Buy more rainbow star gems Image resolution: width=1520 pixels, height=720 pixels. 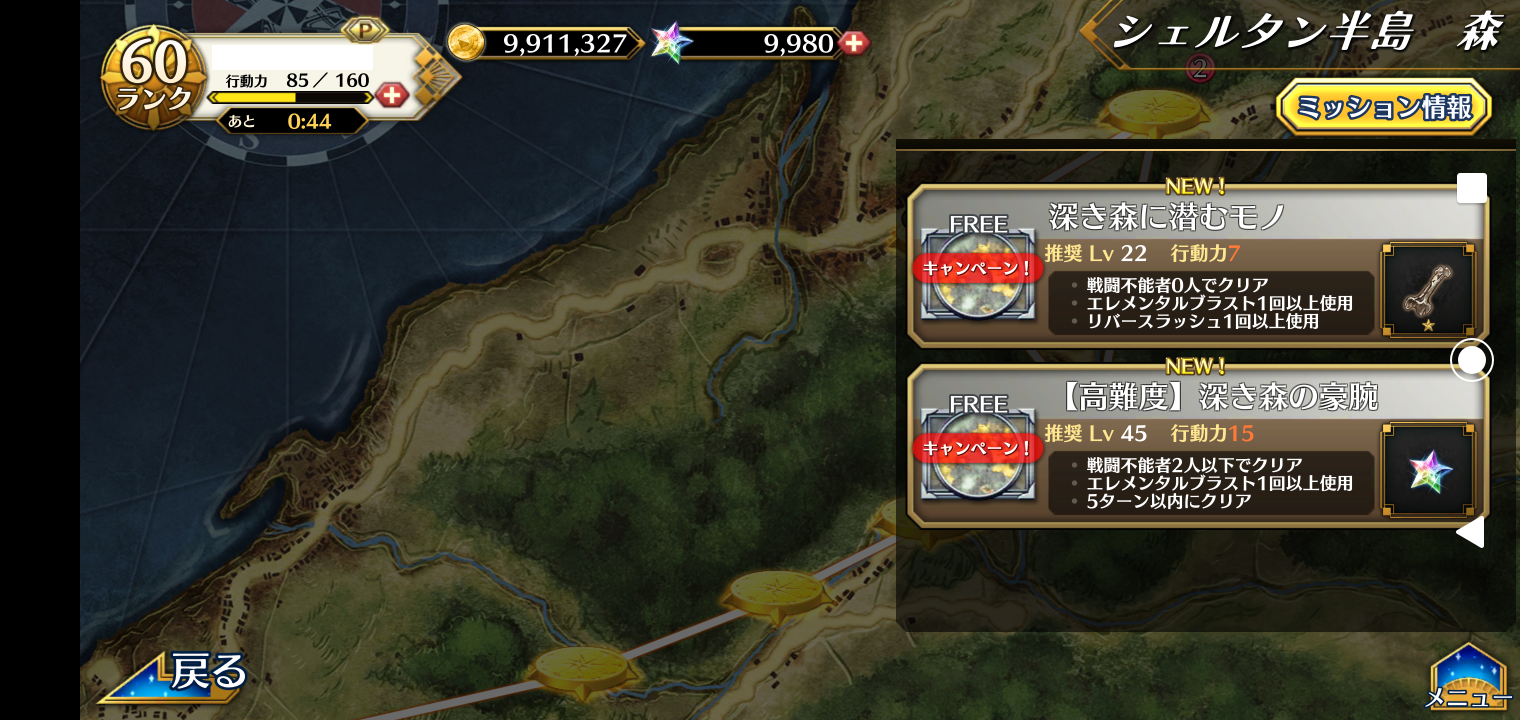point(853,43)
